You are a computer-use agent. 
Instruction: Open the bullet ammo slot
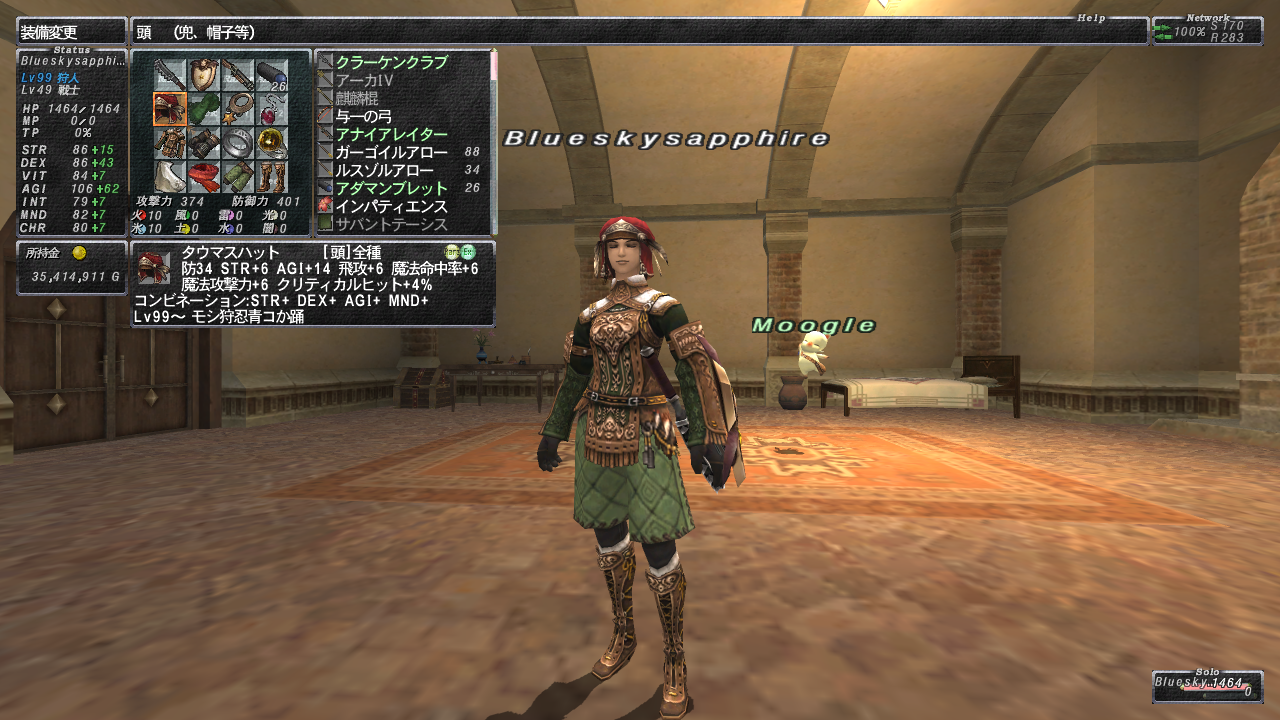(272, 74)
